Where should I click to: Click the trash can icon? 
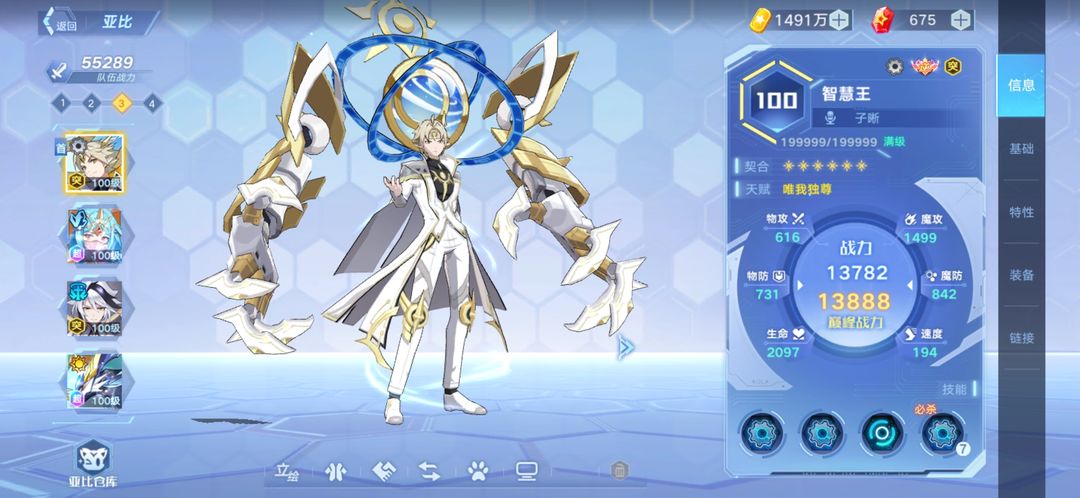tap(619, 470)
